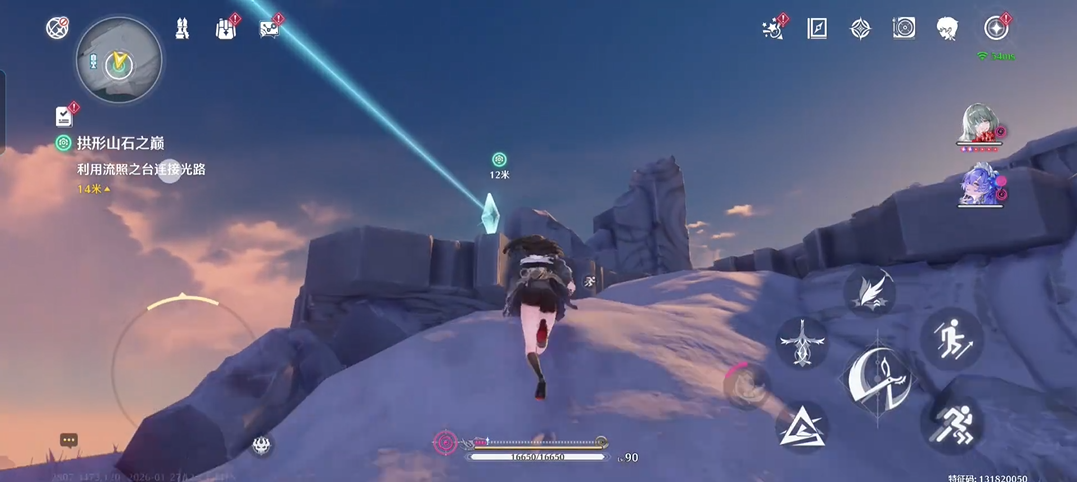The width and height of the screenshot is (1077, 482).
Task: Open the four-point star icon in the top bar
Action: coord(860,29)
